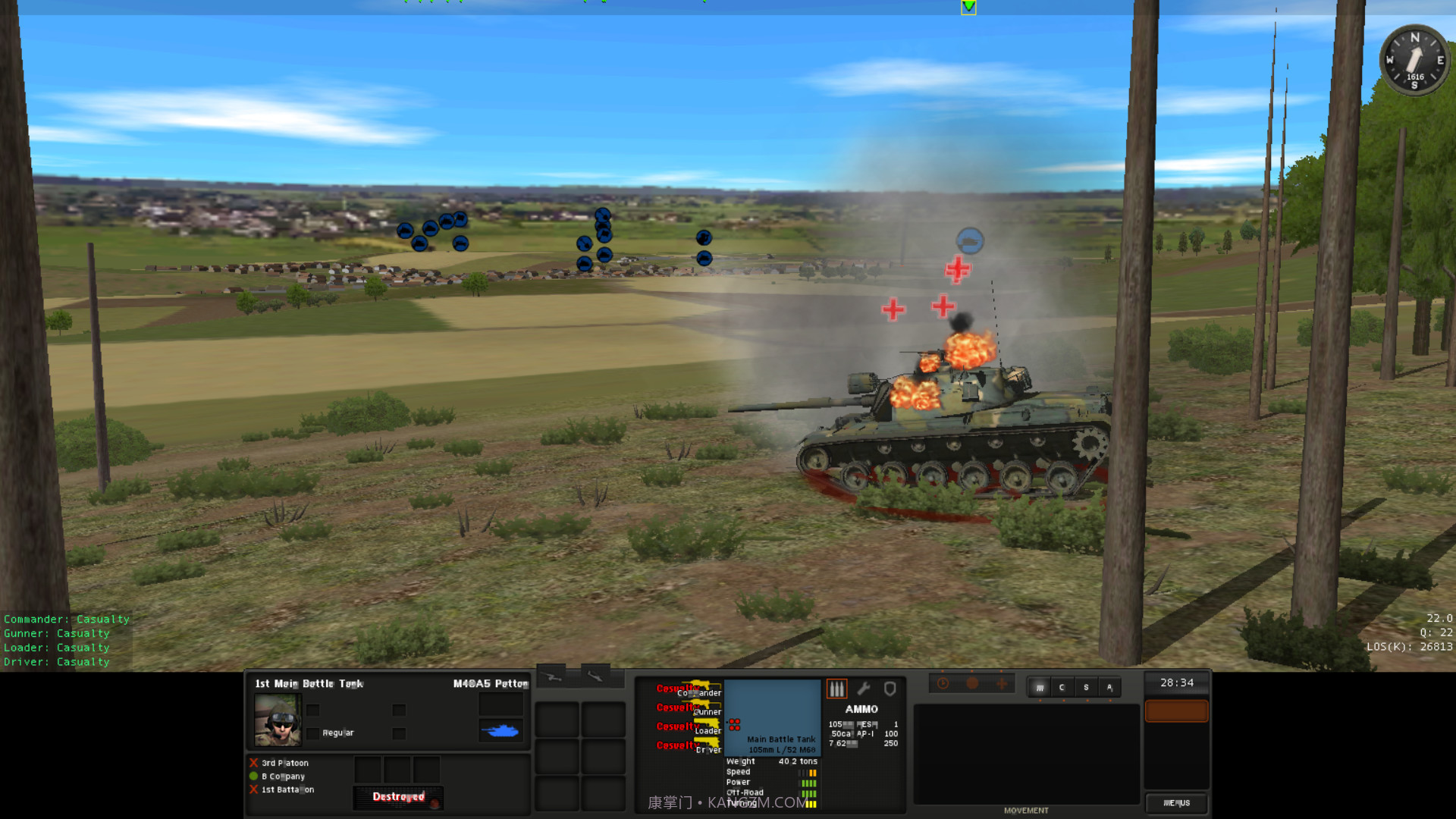Switch to the Admin command tab

[1110, 687]
